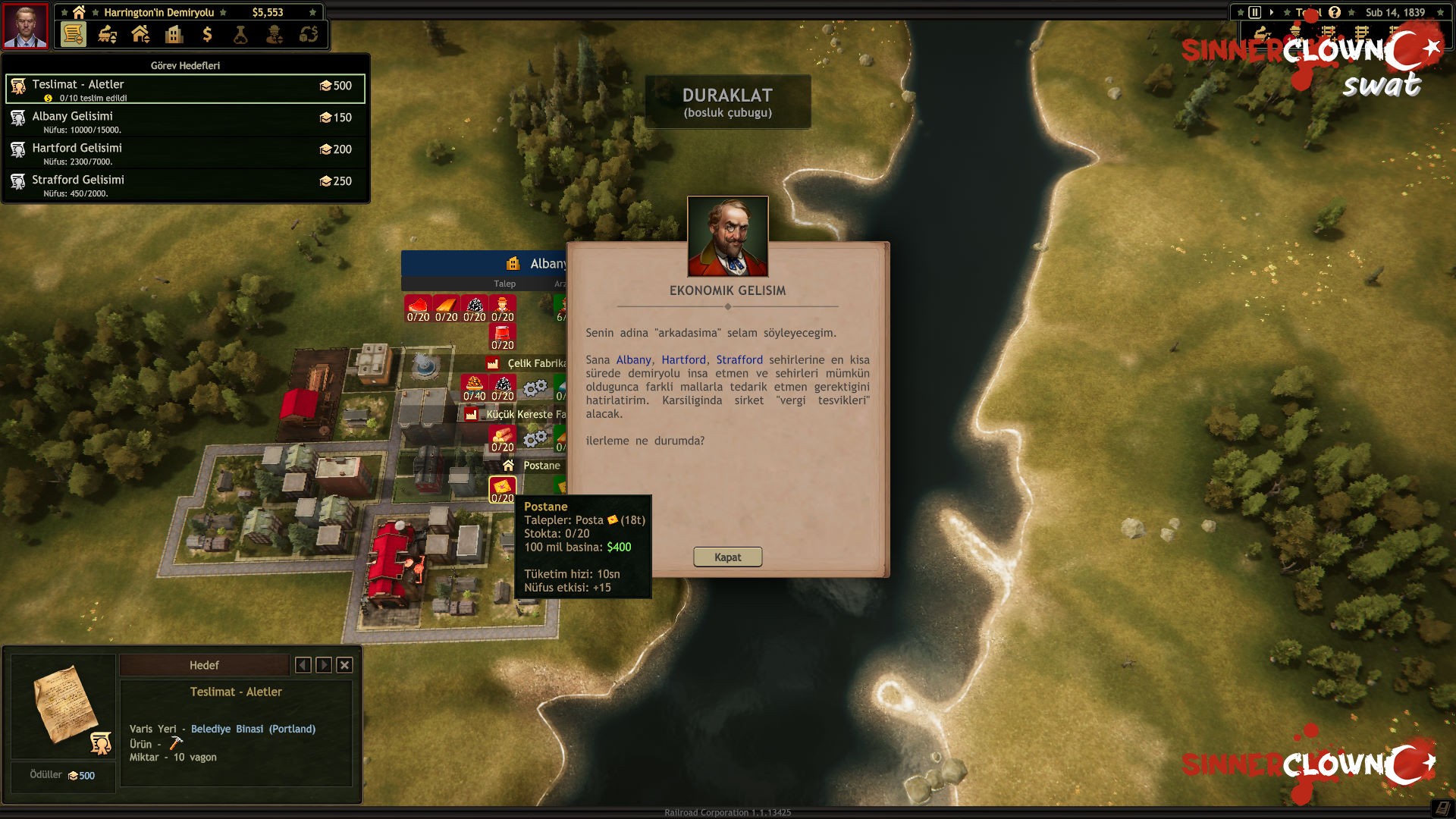Open the locomotive list toolbar icon
Image resolution: width=1456 pixels, height=819 pixels.
coord(107,34)
